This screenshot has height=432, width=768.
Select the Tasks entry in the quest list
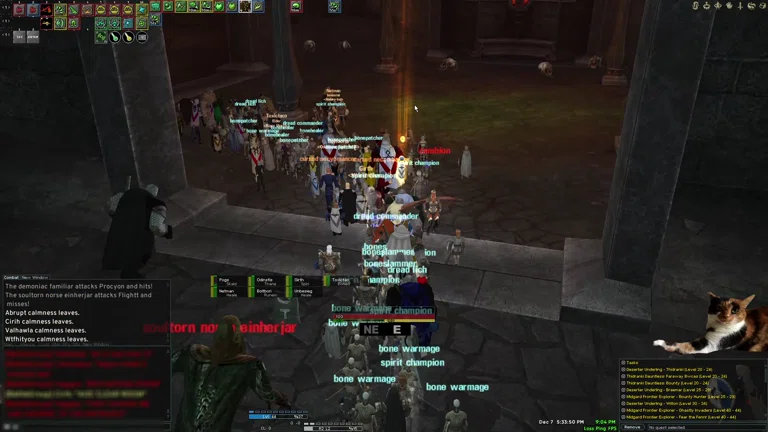point(633,362)
